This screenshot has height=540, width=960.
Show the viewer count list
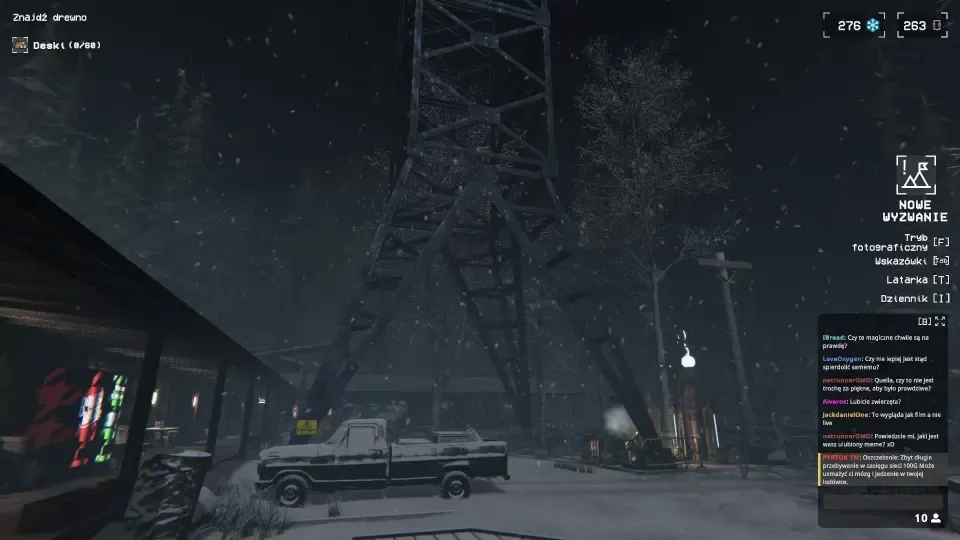[x=928, y=518]
